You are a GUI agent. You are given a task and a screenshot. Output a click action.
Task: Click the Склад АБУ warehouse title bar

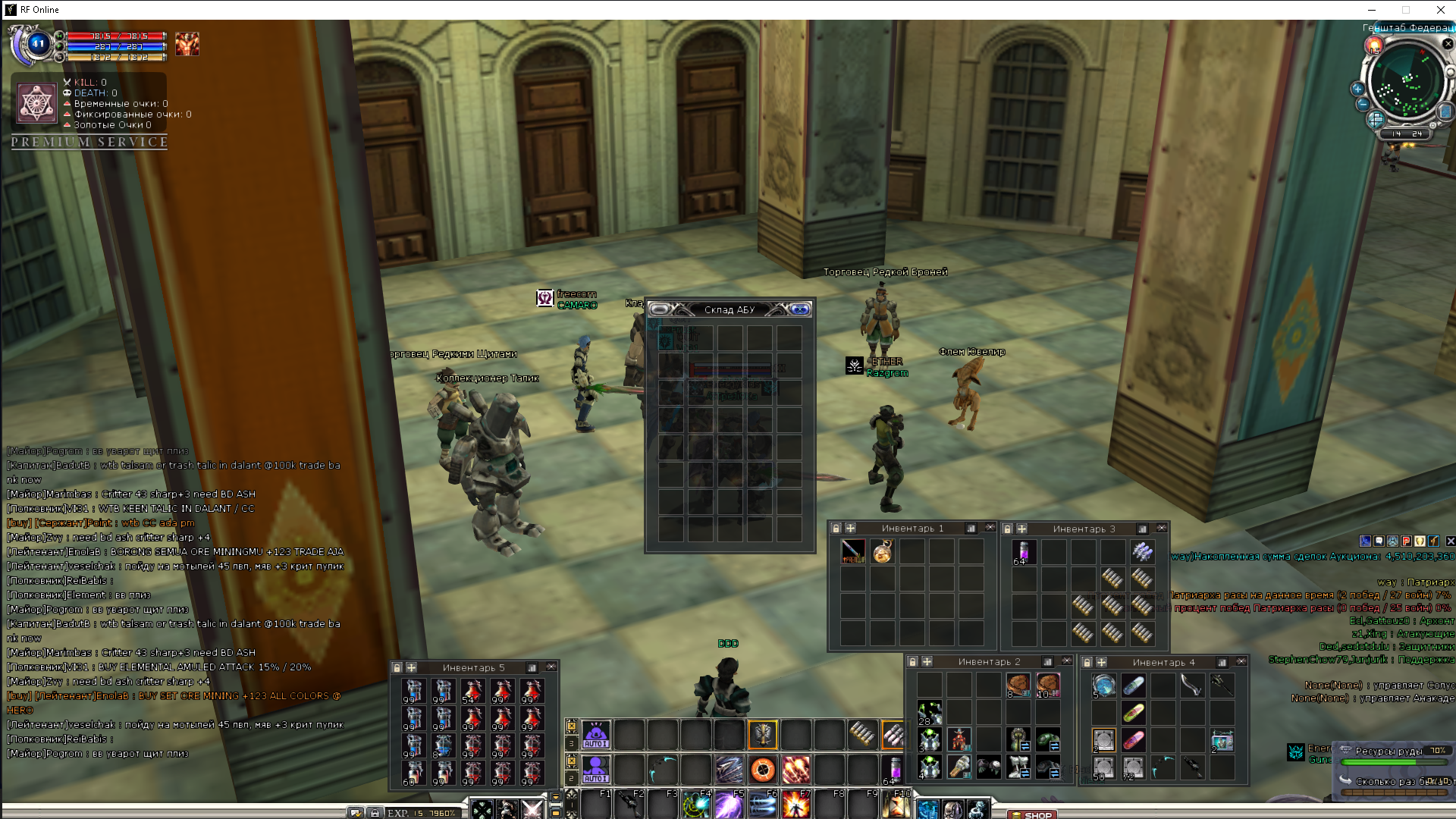(730, 309)
